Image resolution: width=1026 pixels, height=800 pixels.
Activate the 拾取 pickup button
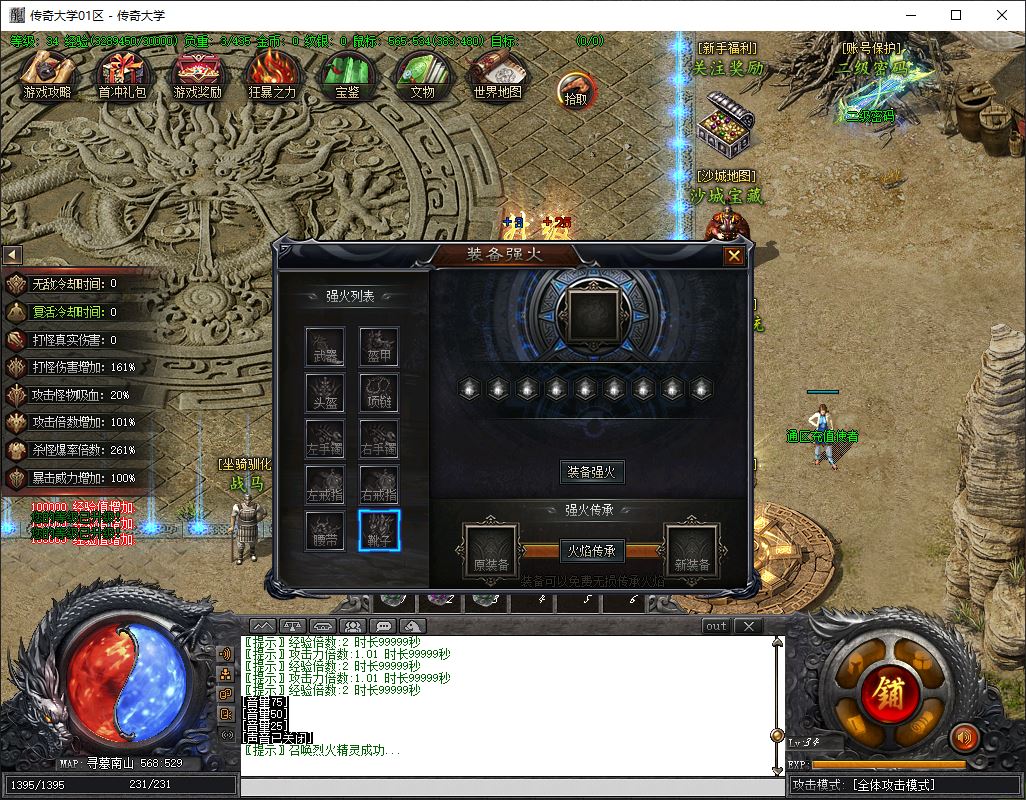[576, 90]
